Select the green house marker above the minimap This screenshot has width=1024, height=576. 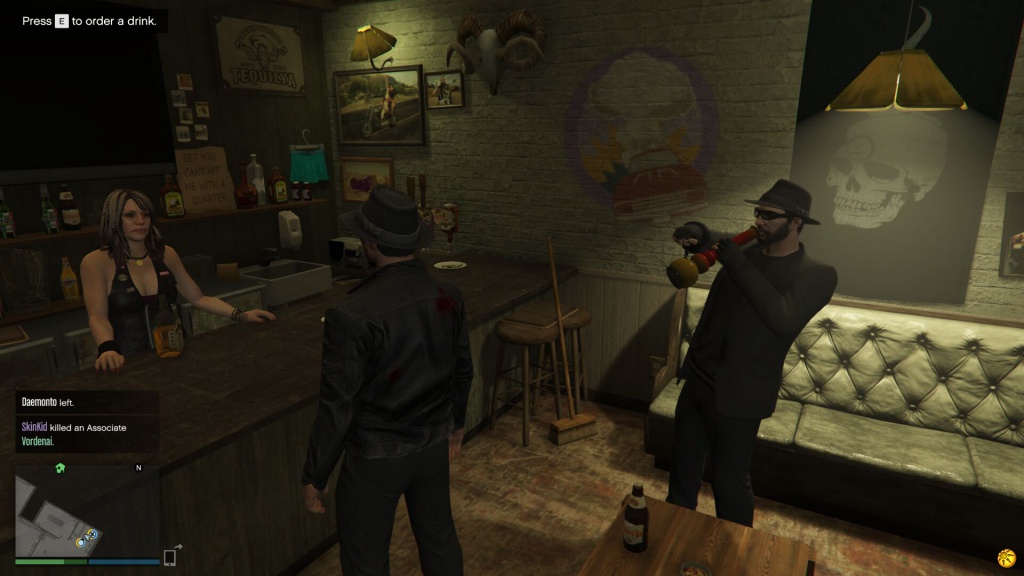click(x=60, y=467)
